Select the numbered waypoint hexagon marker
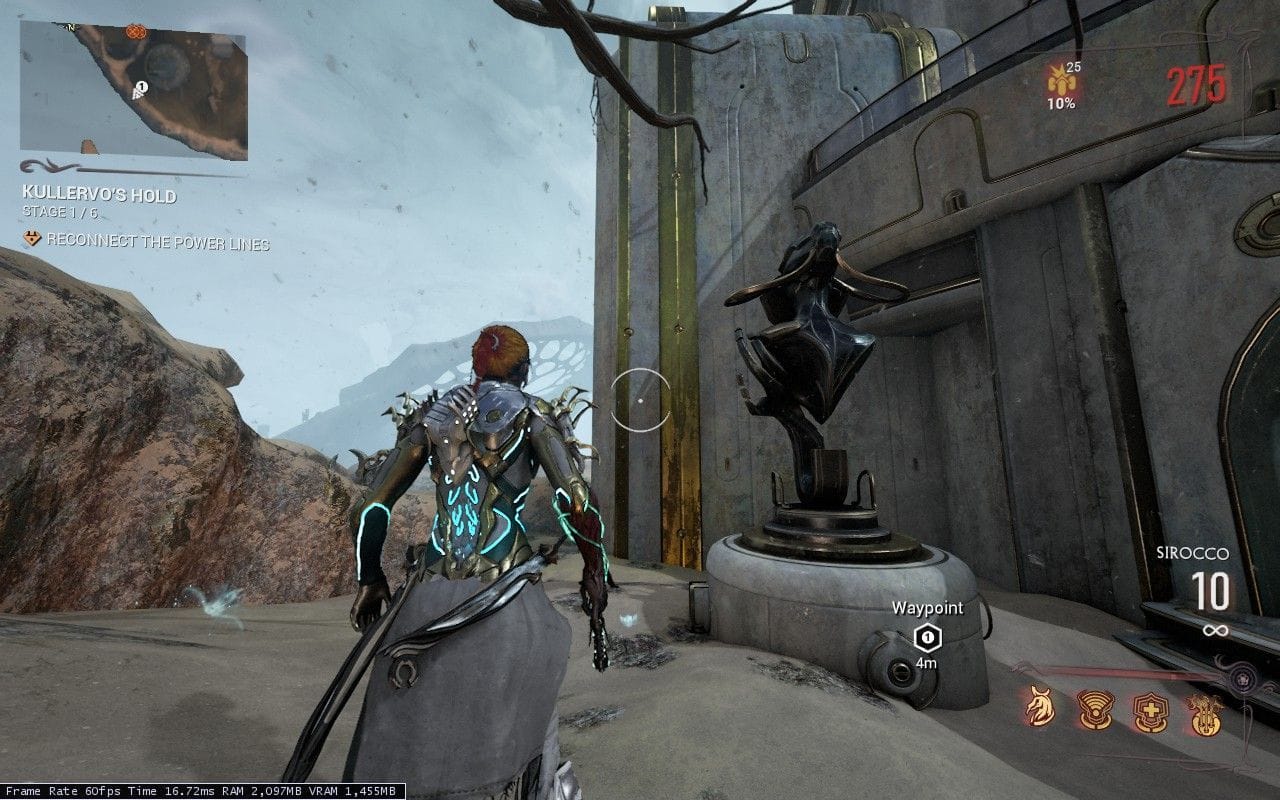The image size is (1280, 800). (x=927, y=637)
